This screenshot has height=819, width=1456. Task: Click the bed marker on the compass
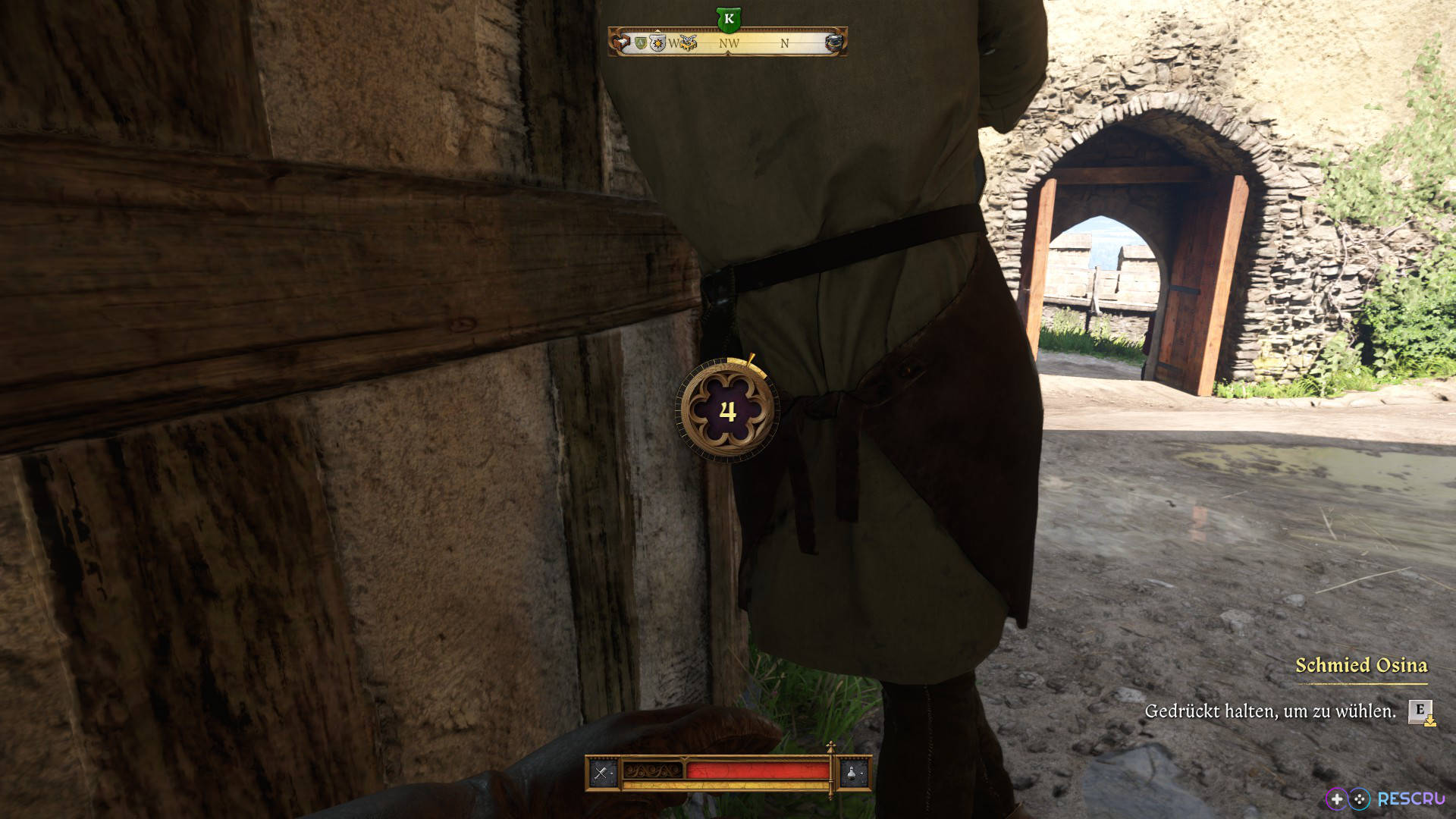(x=622, y=43)
